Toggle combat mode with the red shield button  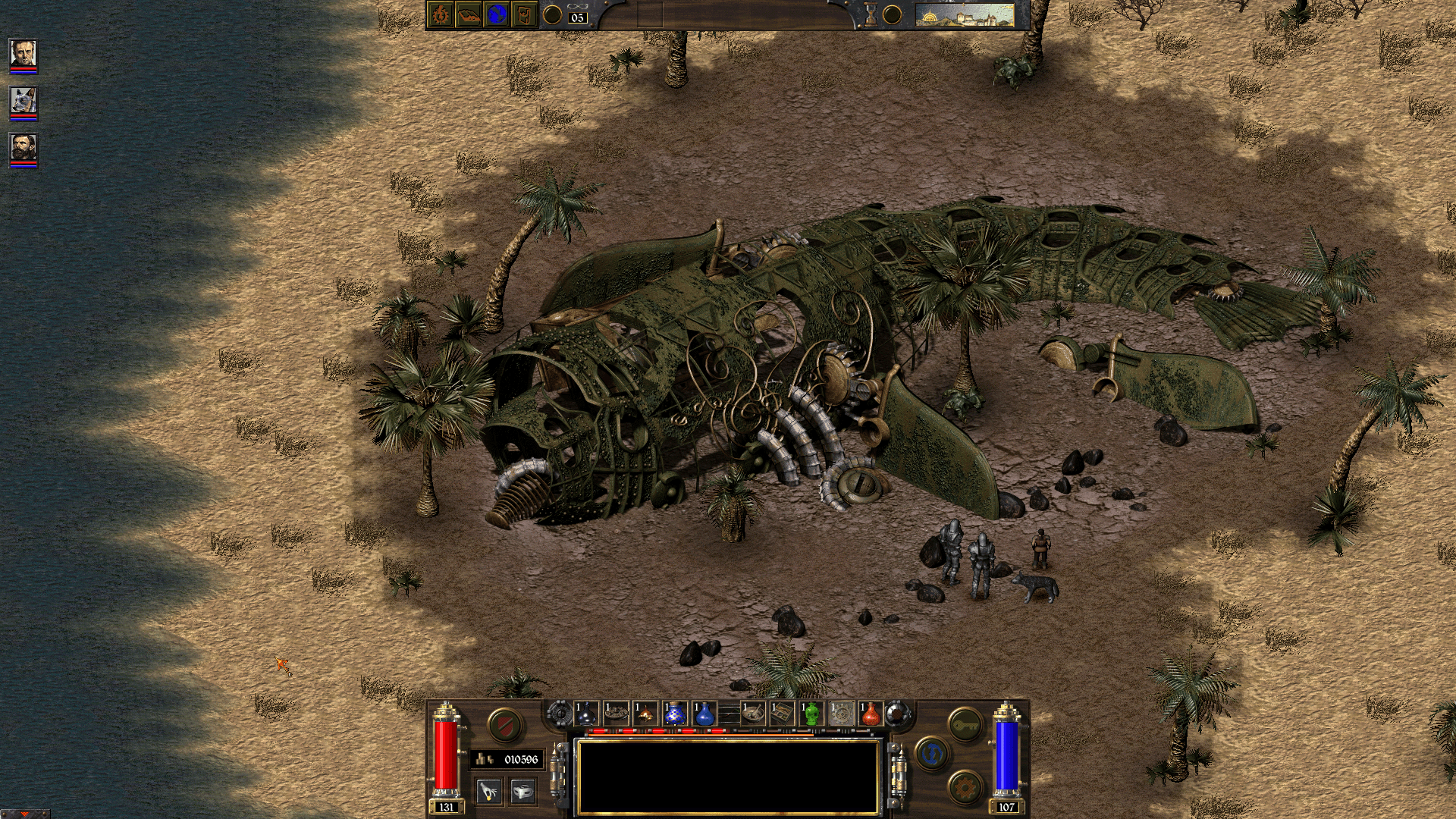(503, 725)
